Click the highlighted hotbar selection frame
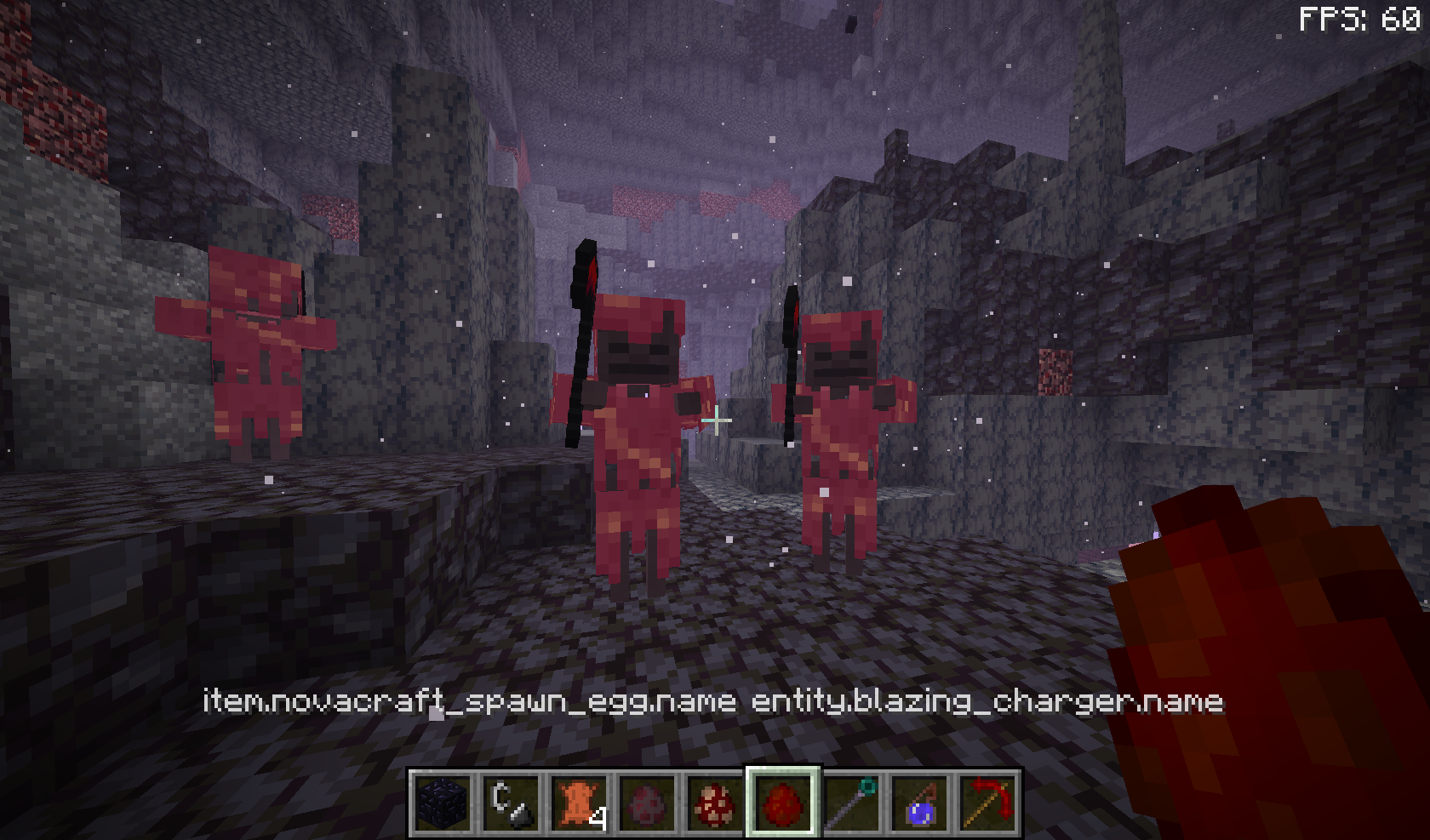 click(785, 803)
